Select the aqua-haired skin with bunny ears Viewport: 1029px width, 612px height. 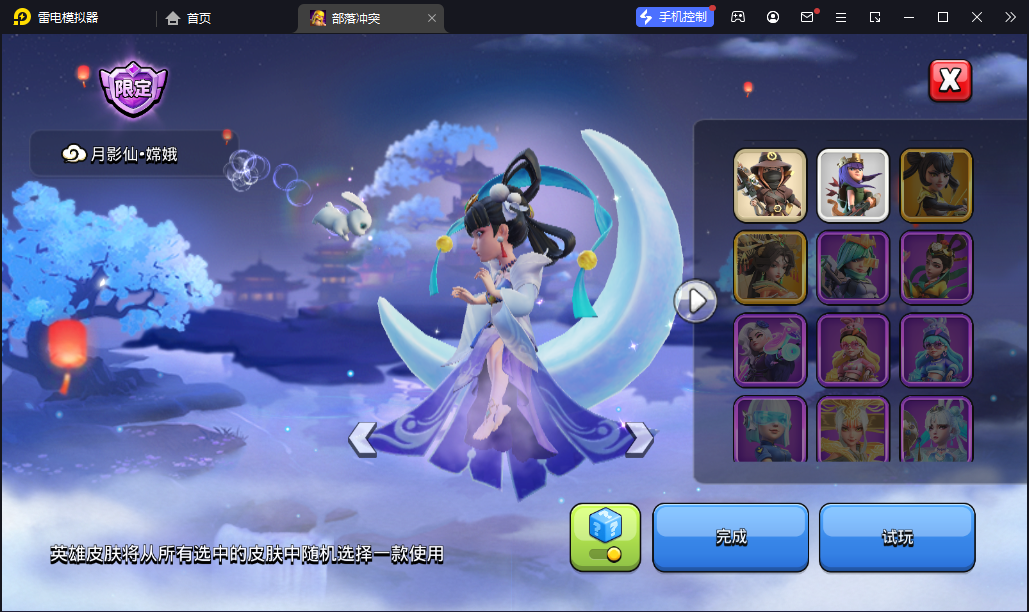point(936,349)
